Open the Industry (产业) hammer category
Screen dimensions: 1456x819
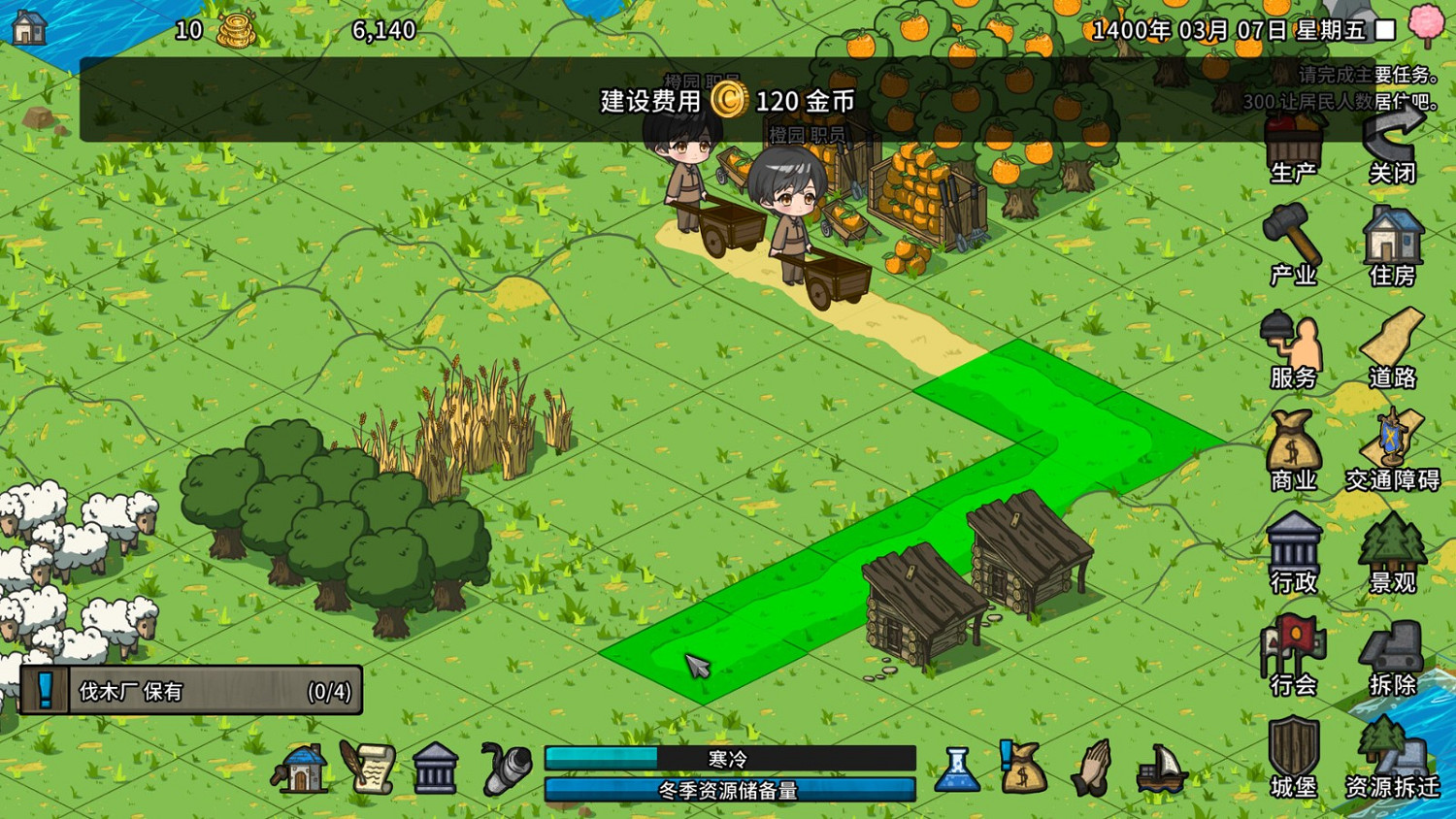(1294, 238)
